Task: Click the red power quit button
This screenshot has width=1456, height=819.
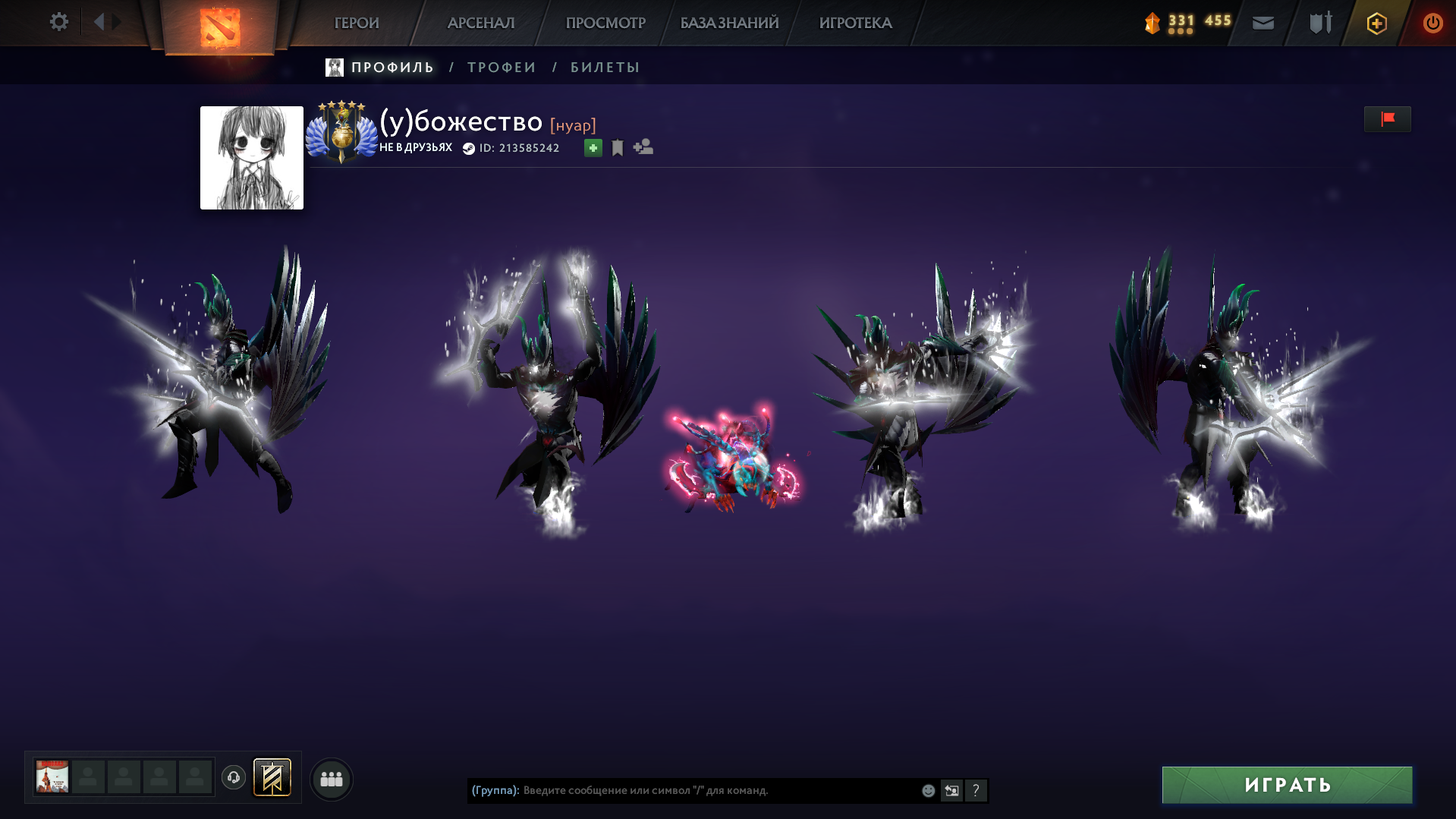Action: coord(1432,23)
